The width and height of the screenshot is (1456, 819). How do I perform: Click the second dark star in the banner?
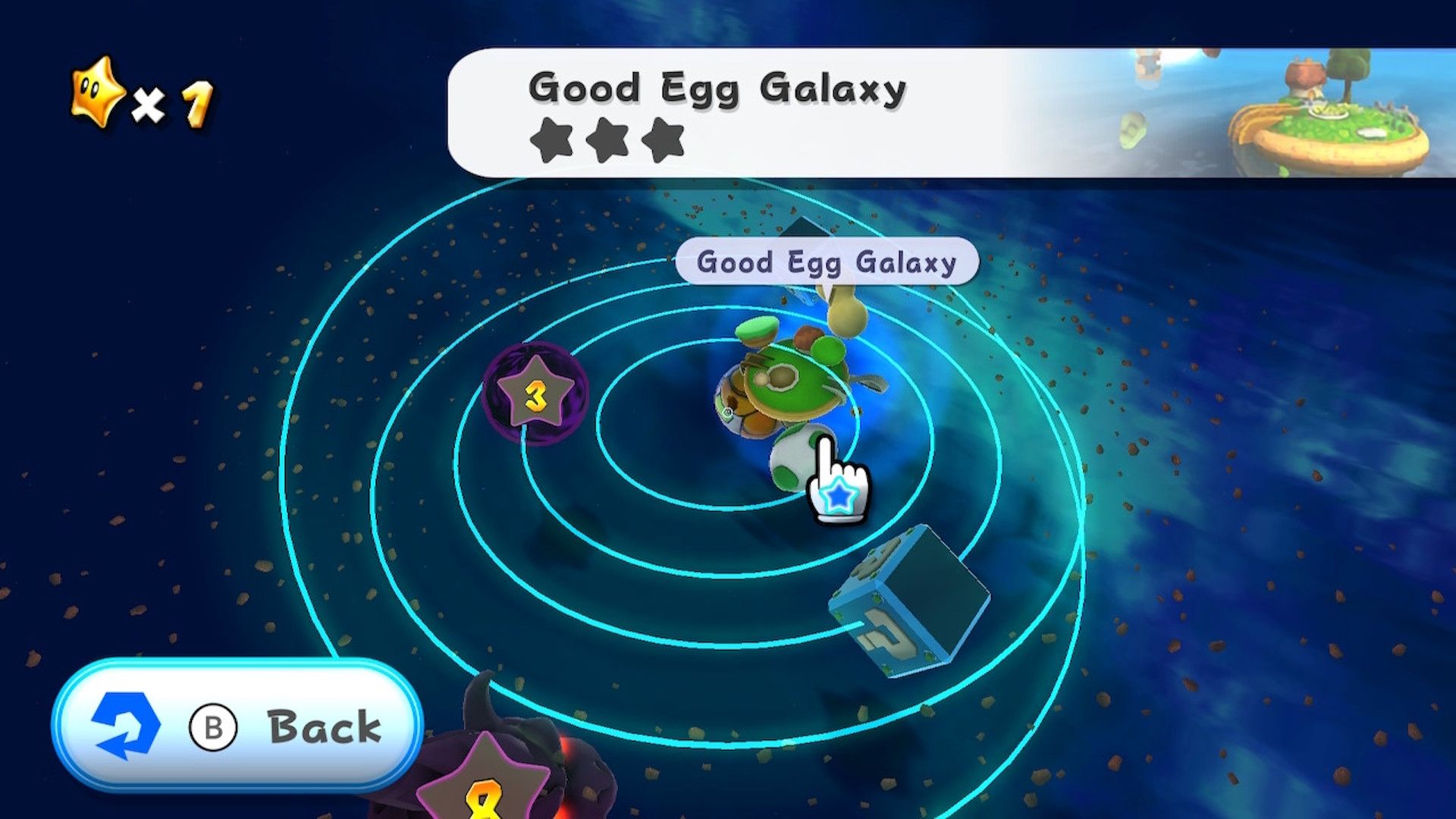(607, 141)
